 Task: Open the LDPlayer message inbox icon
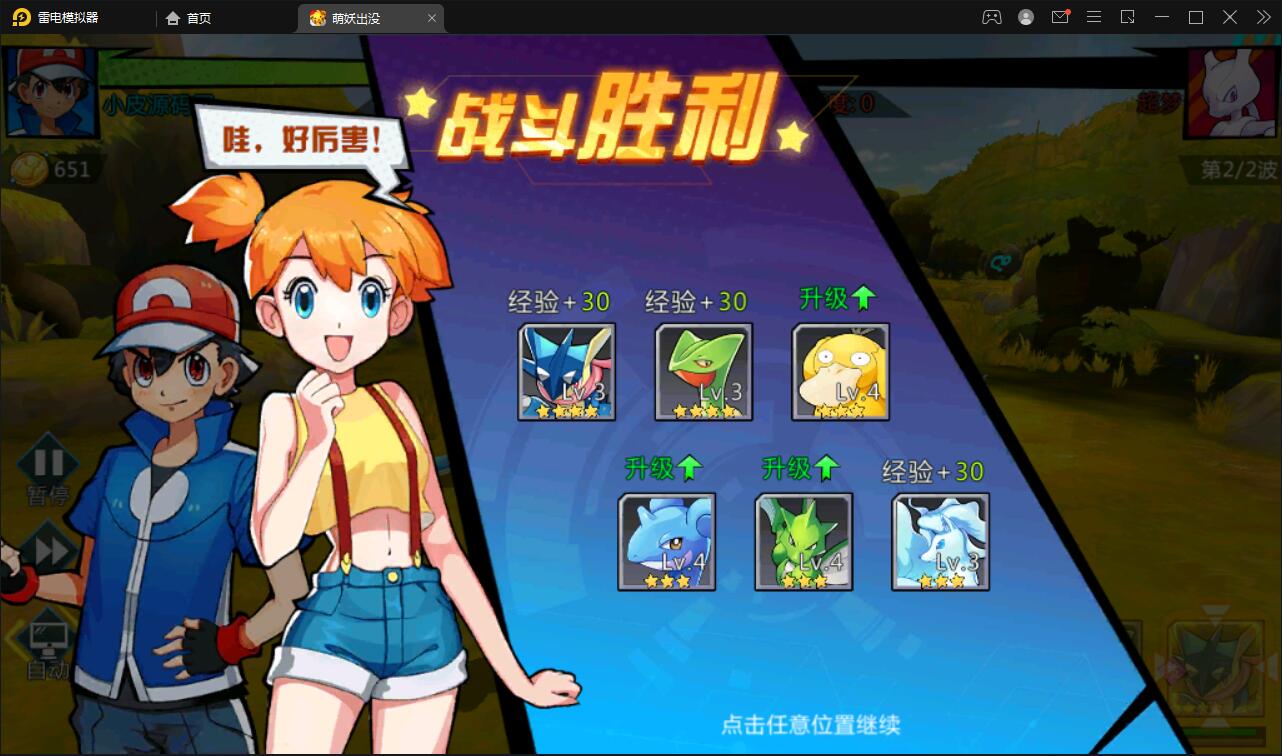[x=1060, y=17]
